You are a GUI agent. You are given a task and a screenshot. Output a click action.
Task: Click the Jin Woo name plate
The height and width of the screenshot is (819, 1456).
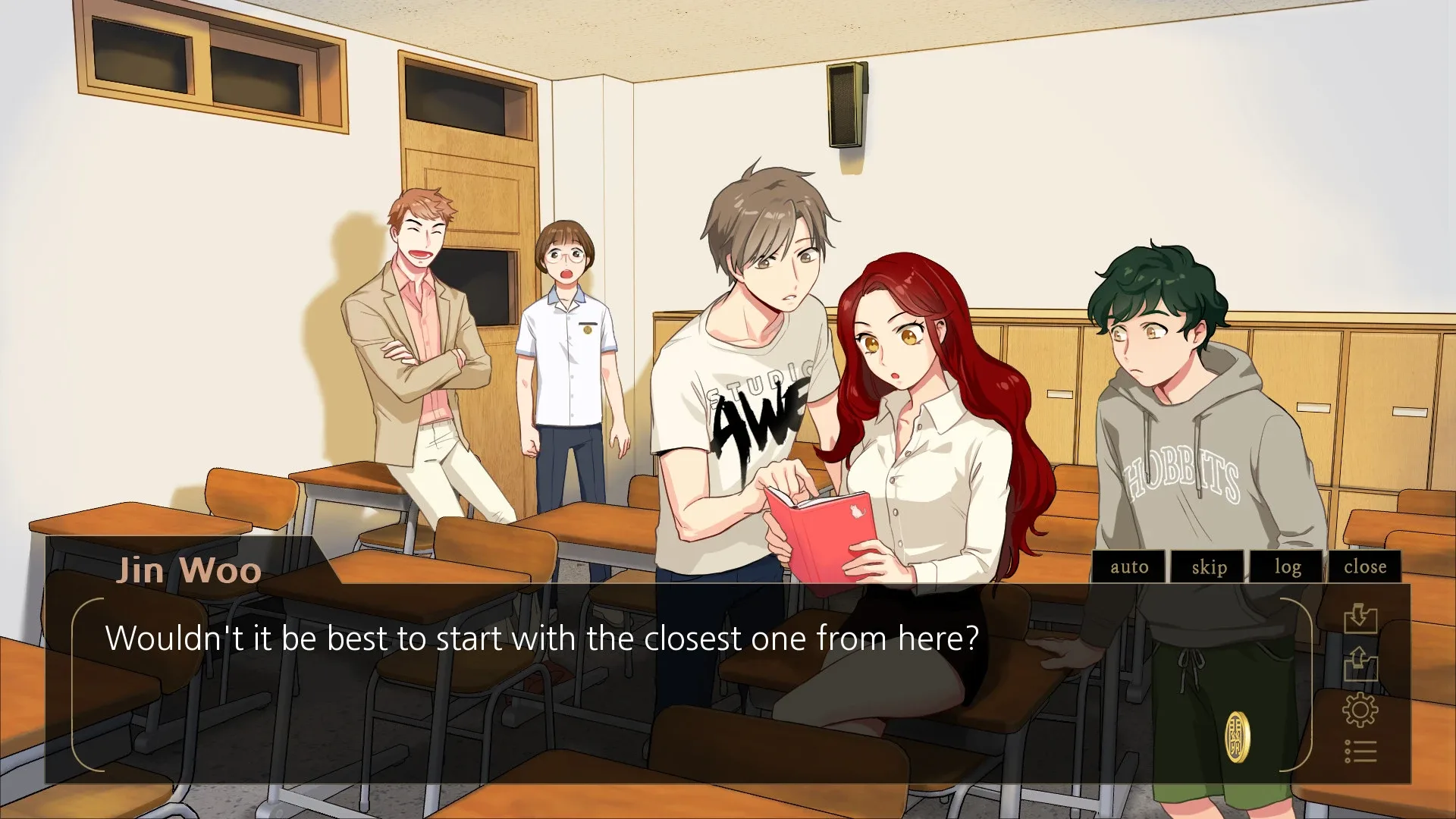pyautogui.click(x=190, y=570)
